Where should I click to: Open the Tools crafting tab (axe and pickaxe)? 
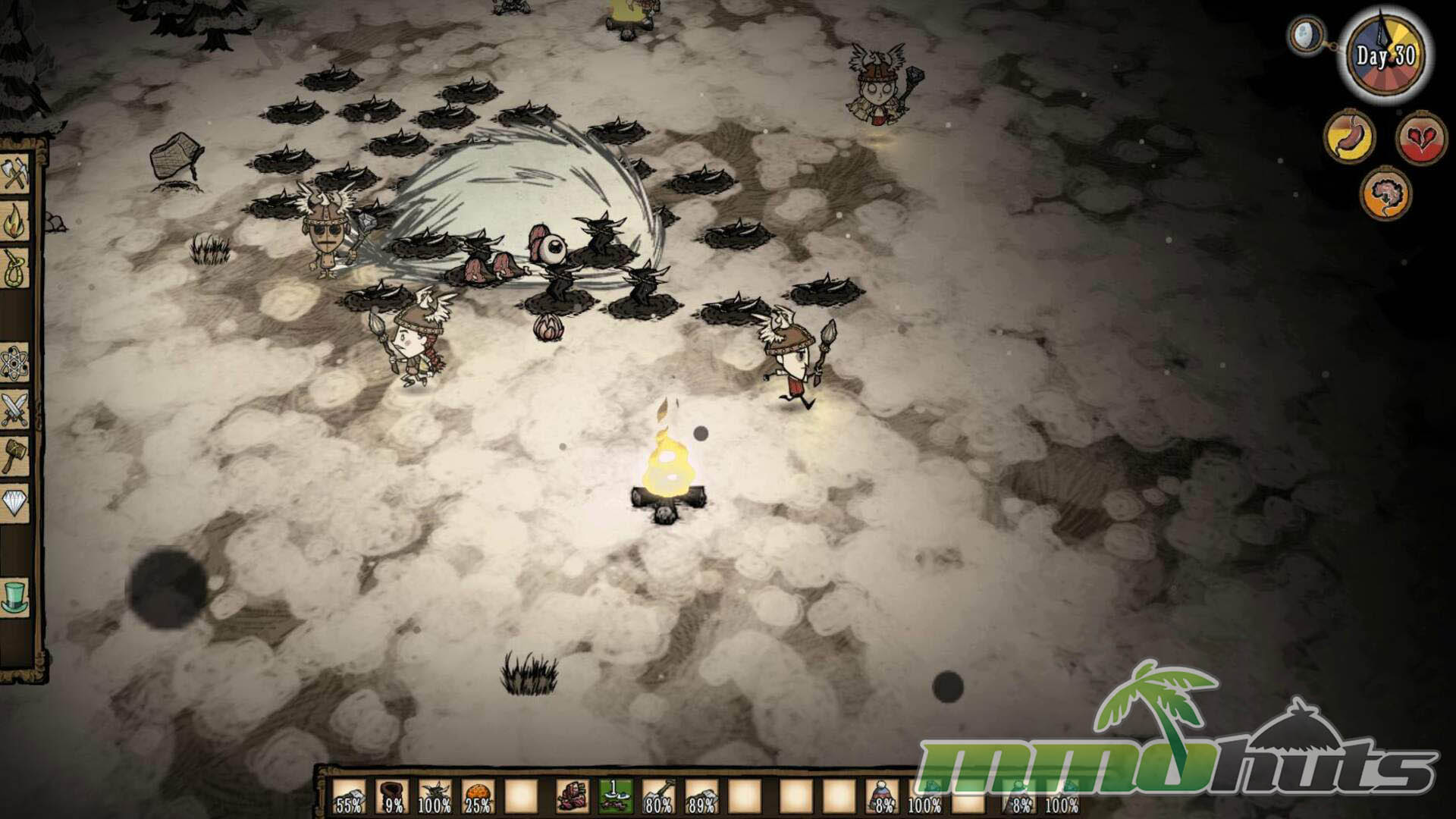15,175
